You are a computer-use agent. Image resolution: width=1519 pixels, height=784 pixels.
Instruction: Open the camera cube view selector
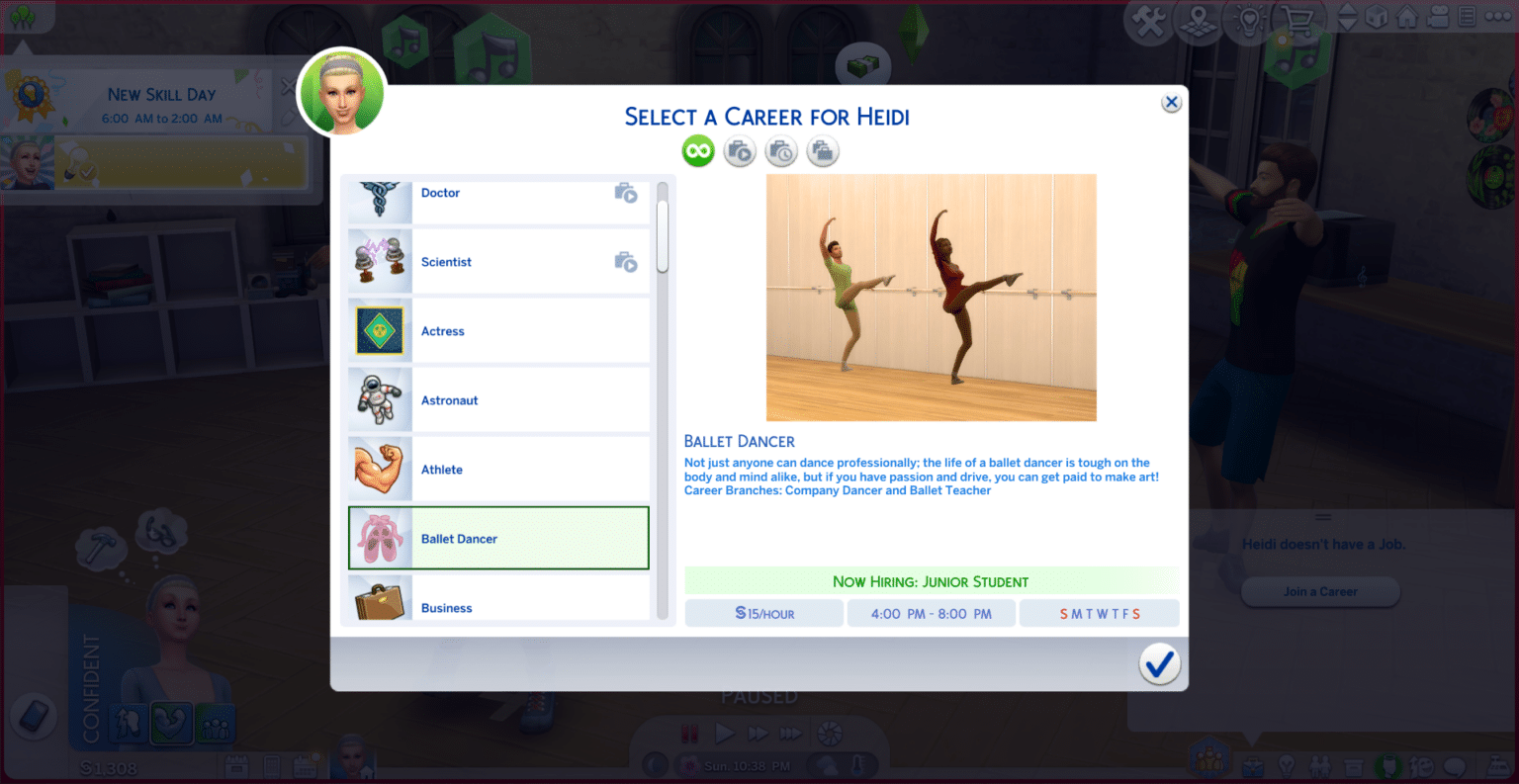pyautogui.click(x=1376, y=16)
